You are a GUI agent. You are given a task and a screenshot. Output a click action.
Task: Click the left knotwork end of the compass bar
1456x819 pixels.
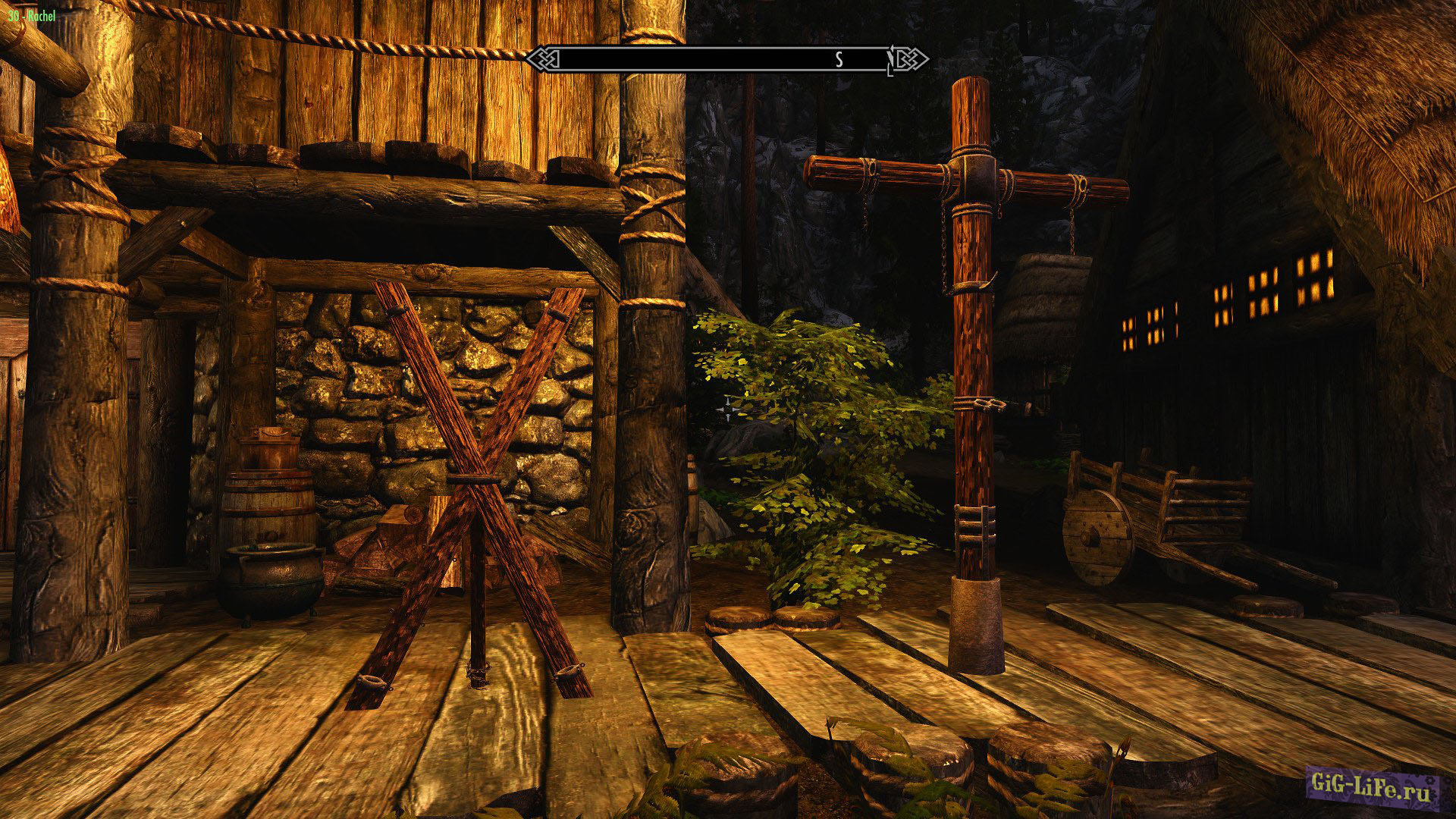pos(543,58)
